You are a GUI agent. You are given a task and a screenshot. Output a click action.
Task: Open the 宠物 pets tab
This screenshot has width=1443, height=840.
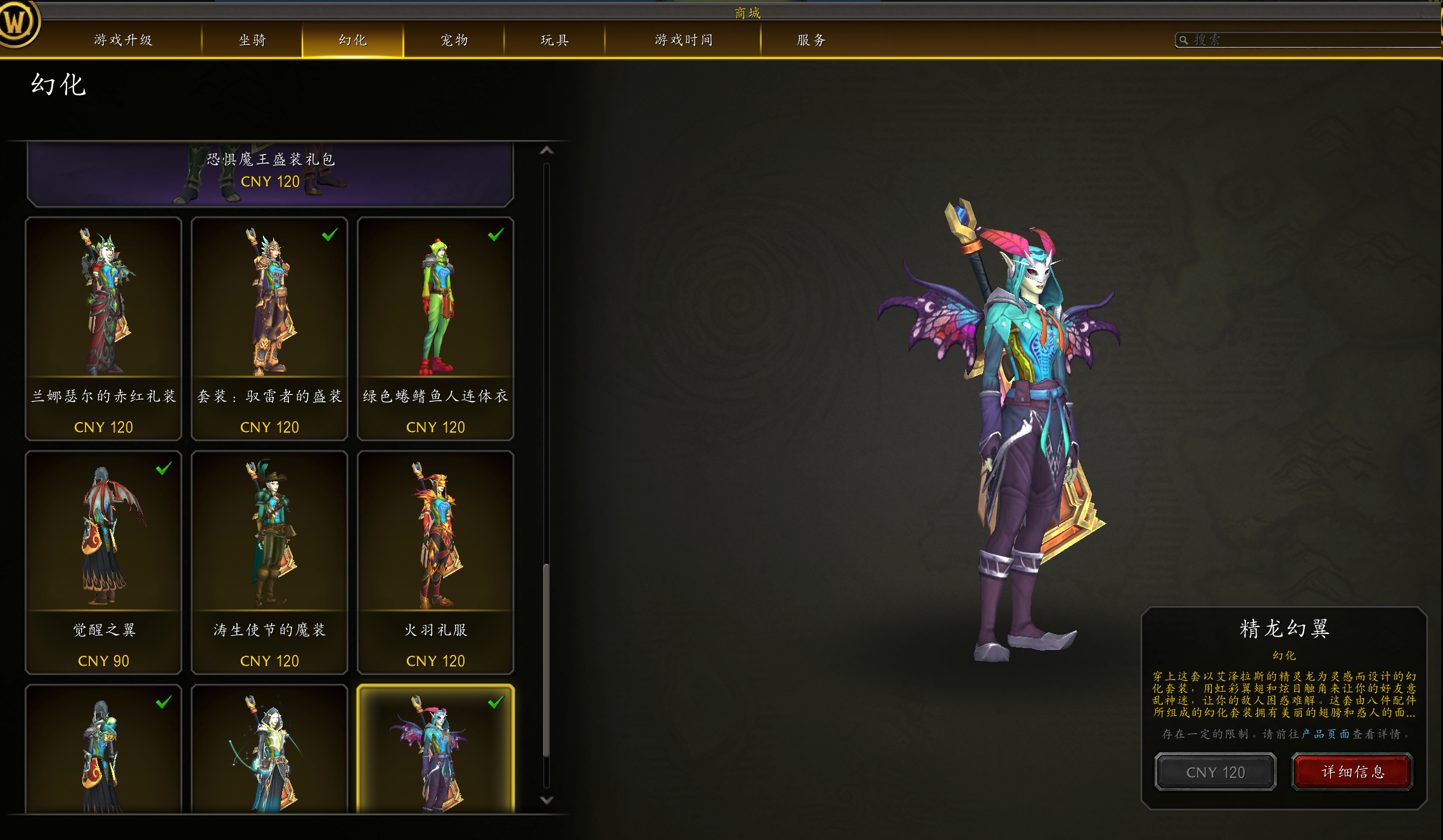(454, 40)
